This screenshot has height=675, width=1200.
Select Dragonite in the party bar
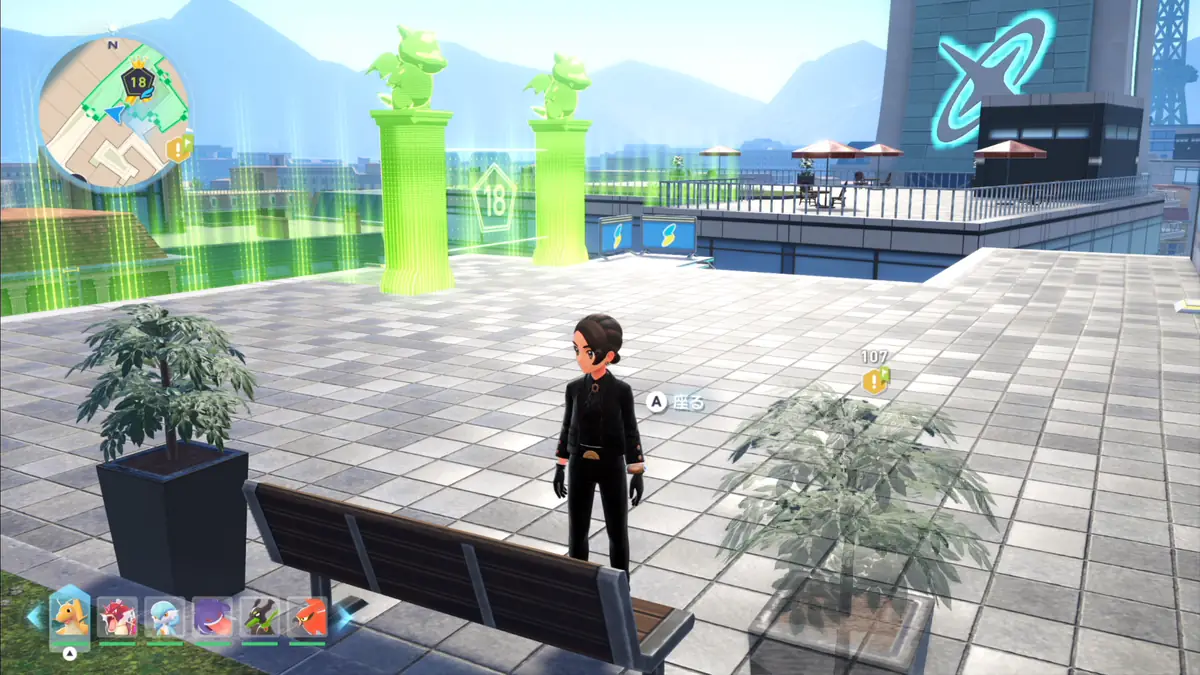(70, 616)
